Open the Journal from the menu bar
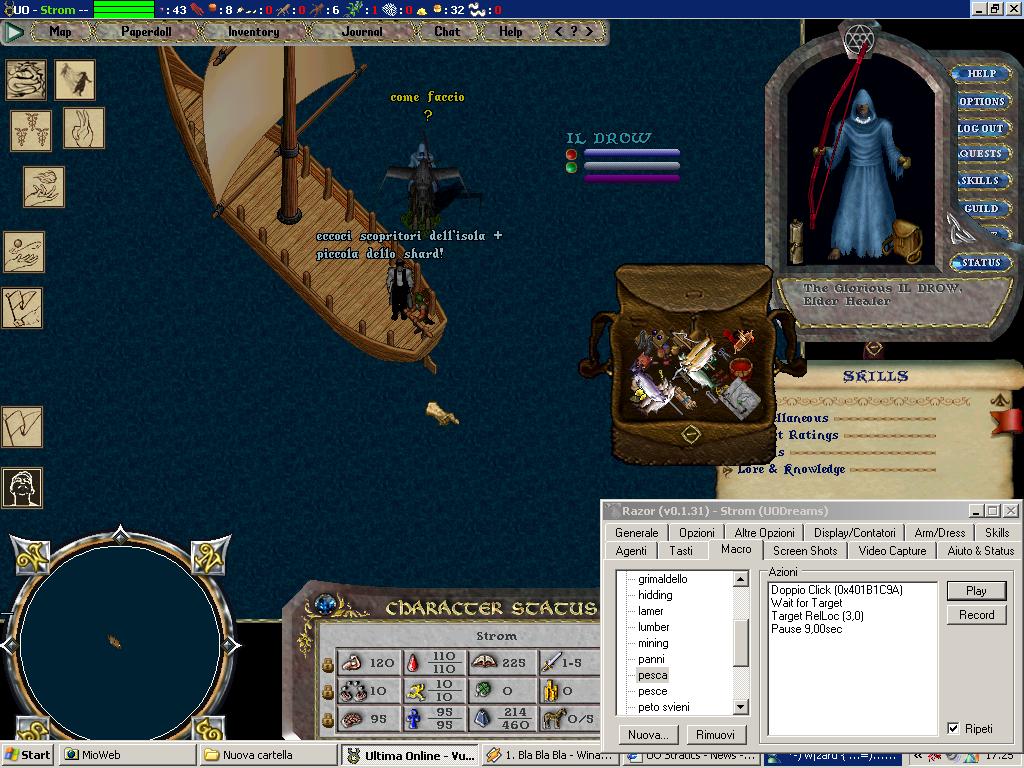The height and width of the screenshot is (768, 1024). point(362,32)
